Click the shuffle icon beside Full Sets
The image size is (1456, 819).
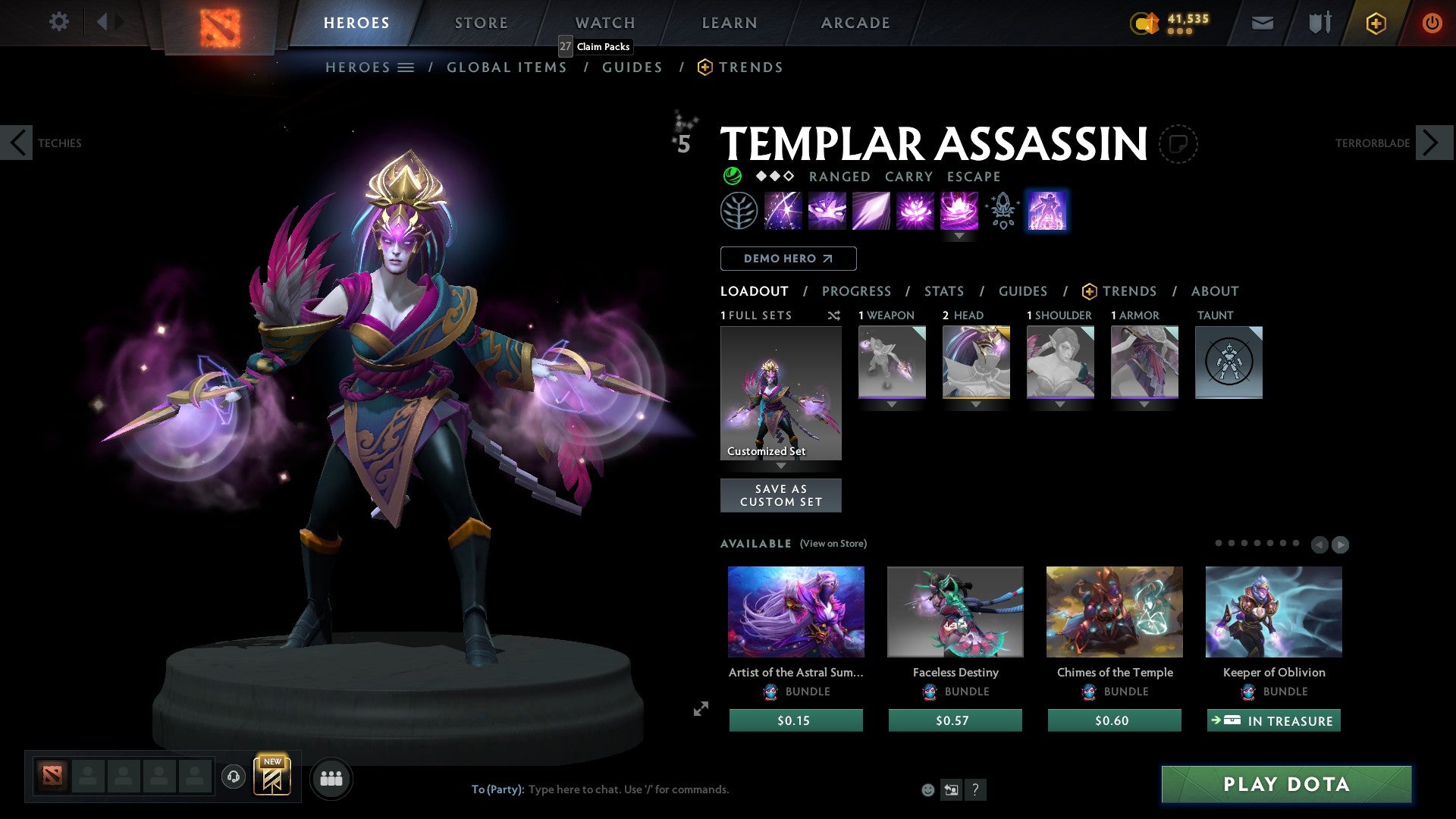tap(833, 315)
